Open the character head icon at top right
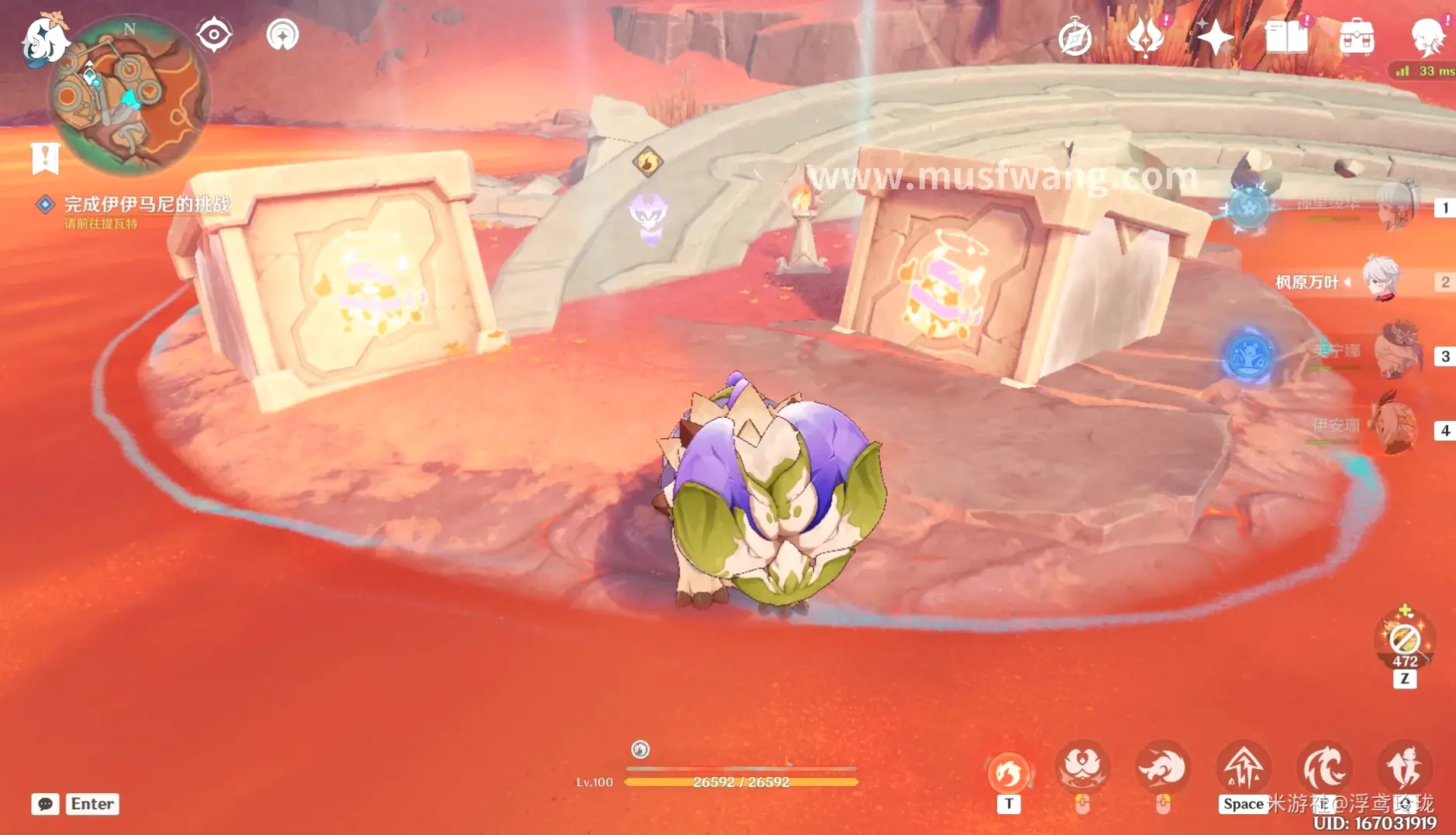Image resolution: width=1456 pixels, height=835 pixels. click(x=1427, y=37)
